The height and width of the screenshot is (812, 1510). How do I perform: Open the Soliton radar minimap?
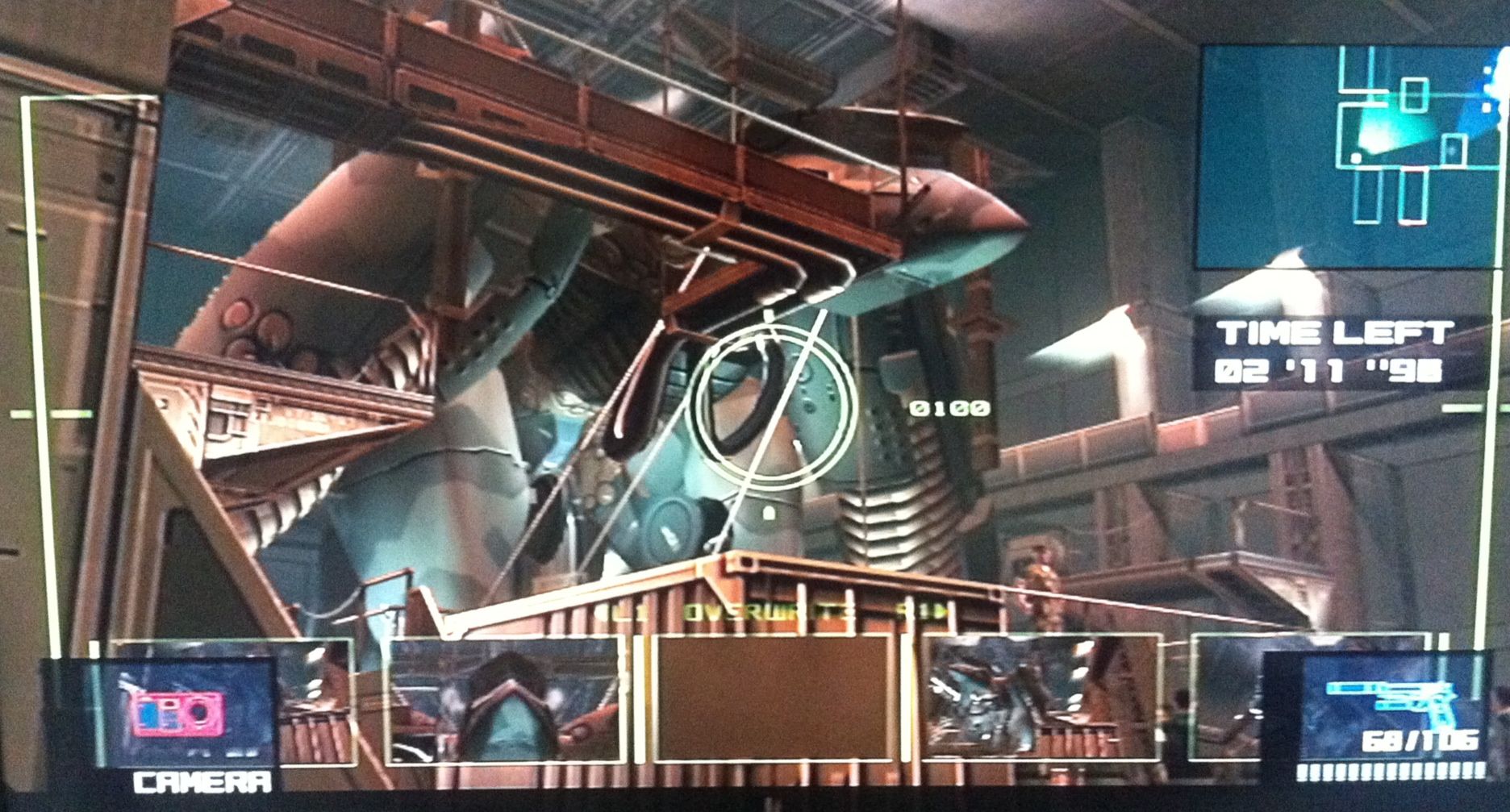coord(1351,157)
